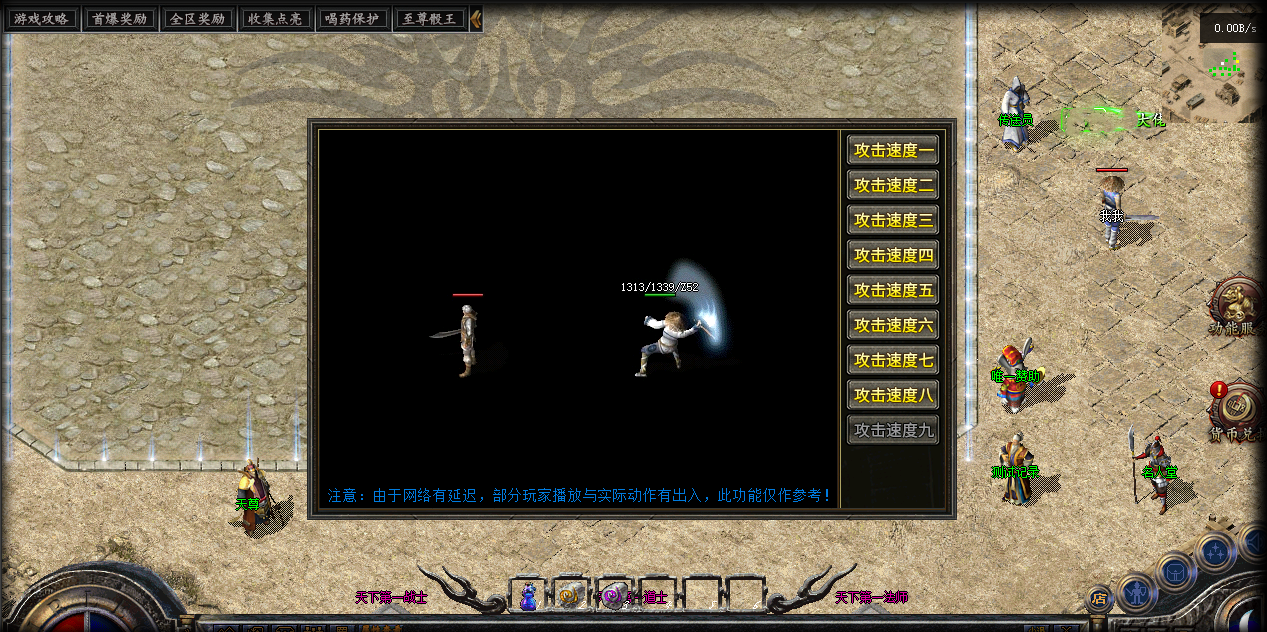Viewport: 1267px width, 632px height.
Task: Open the 游戏攻略 game guide button
Action: 40,19
